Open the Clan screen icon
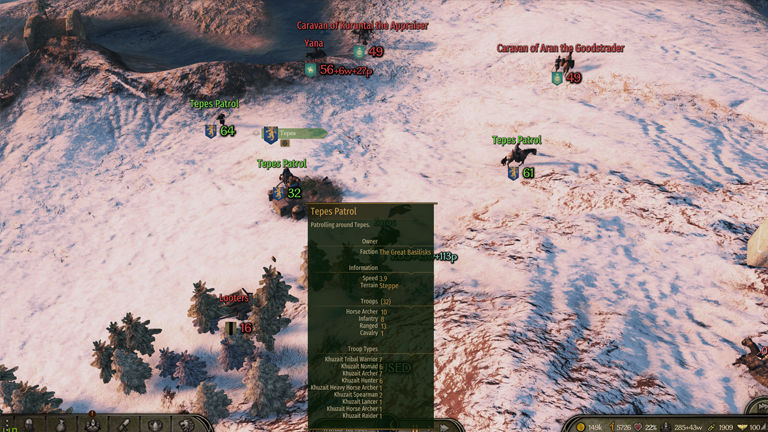 pos(155,424)
